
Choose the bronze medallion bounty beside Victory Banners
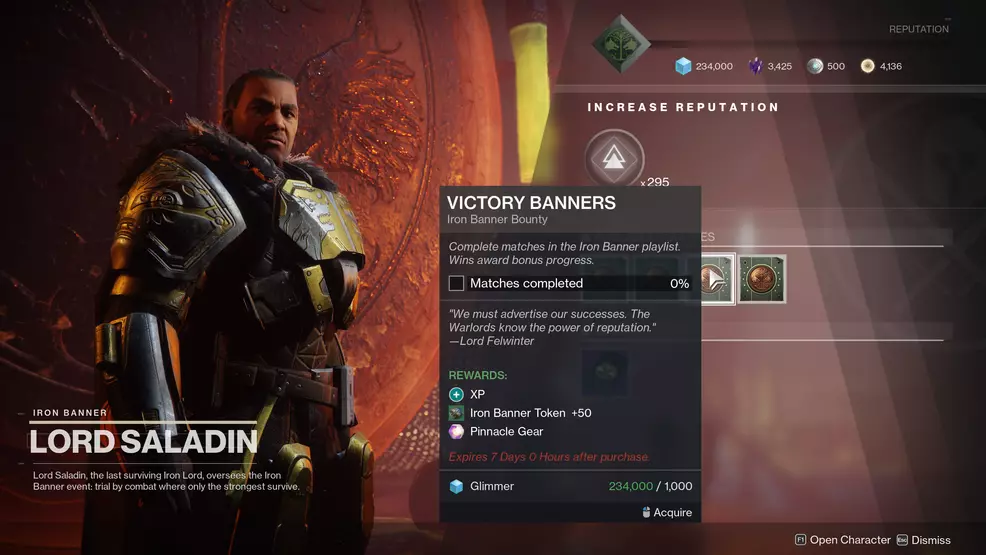click(x=762, y=278)
